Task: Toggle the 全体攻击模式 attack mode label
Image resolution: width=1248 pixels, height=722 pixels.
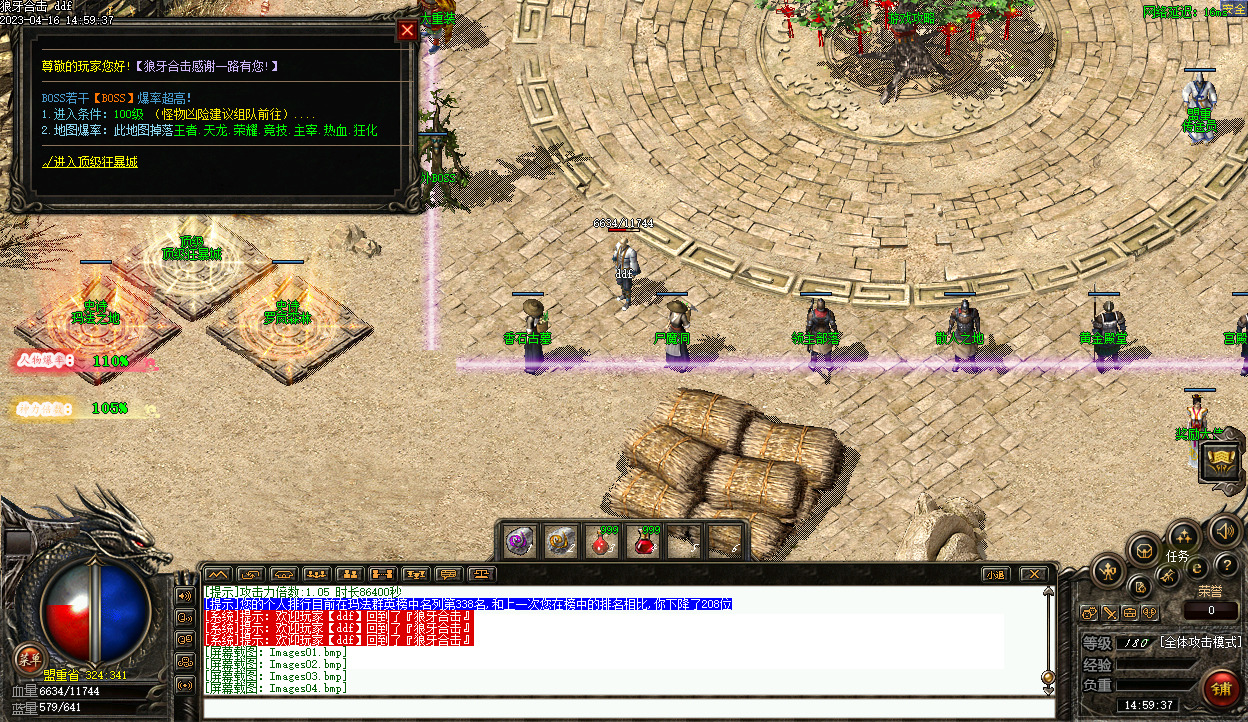Action: pyautogui.click(x=1200, y=642)
